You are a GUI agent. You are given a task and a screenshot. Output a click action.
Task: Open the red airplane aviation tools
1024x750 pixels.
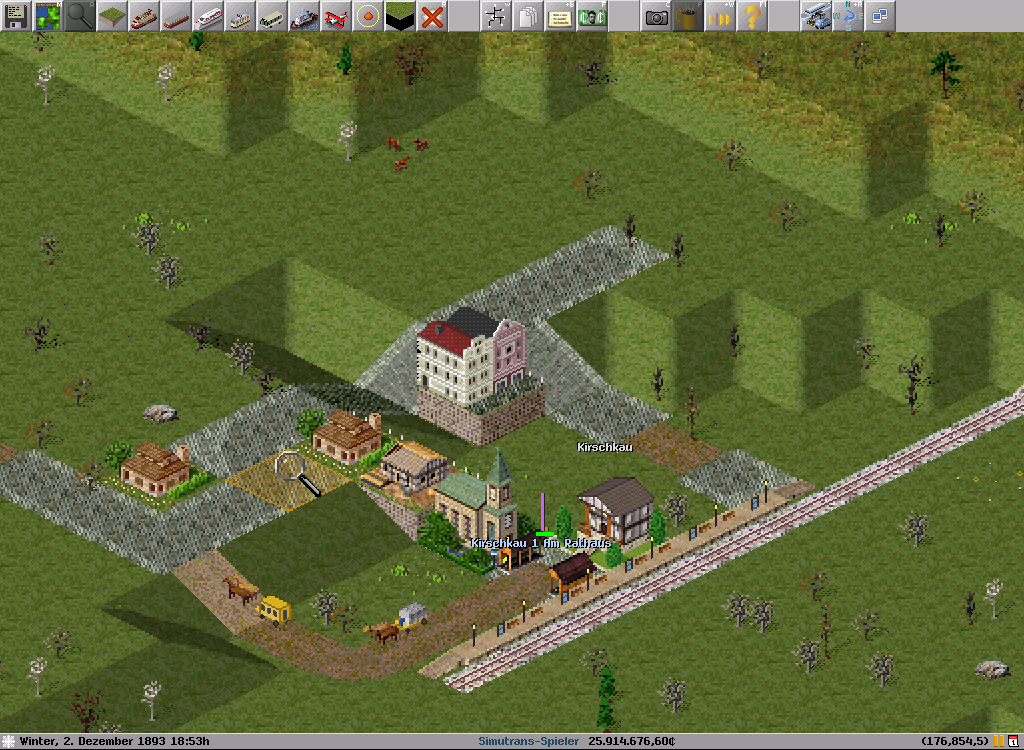coord(336,16)
